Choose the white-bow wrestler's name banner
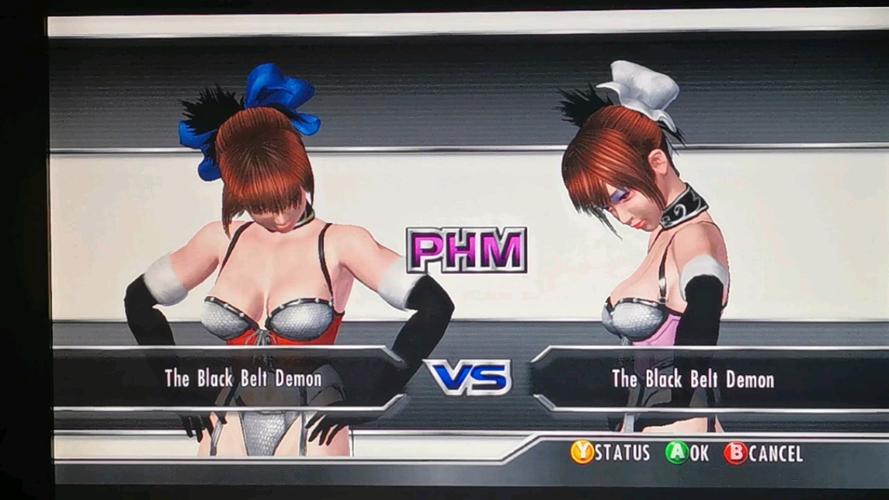Viewport: 889px width, 500px height. [692, 379]
